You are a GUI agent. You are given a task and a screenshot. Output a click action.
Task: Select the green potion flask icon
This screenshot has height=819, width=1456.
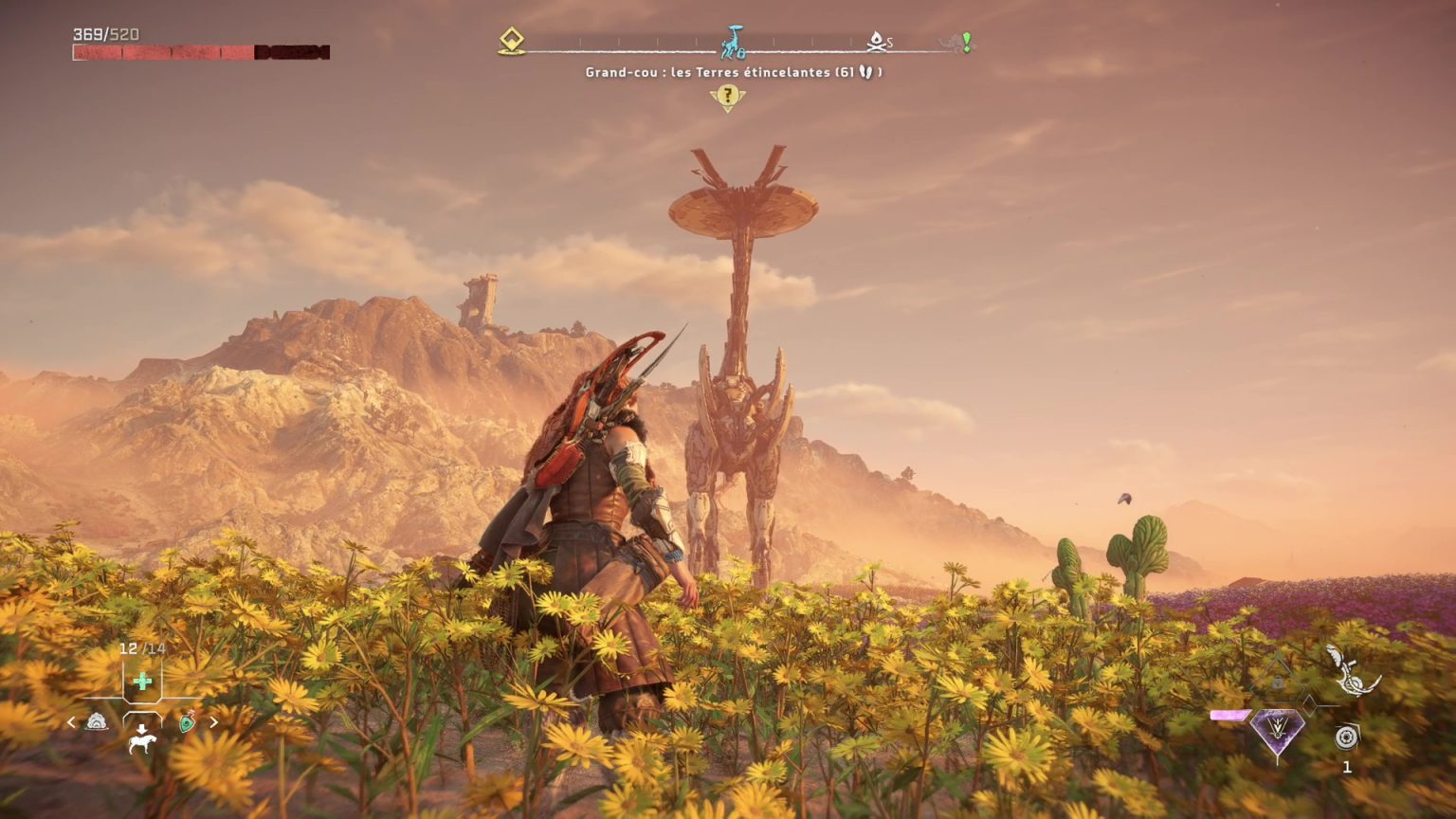[x=188, y=722]
